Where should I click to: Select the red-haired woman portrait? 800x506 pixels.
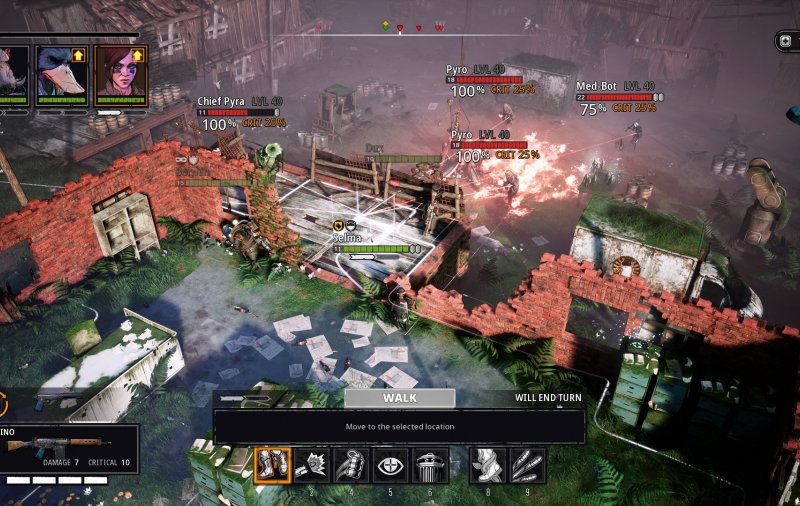[120, 73]
